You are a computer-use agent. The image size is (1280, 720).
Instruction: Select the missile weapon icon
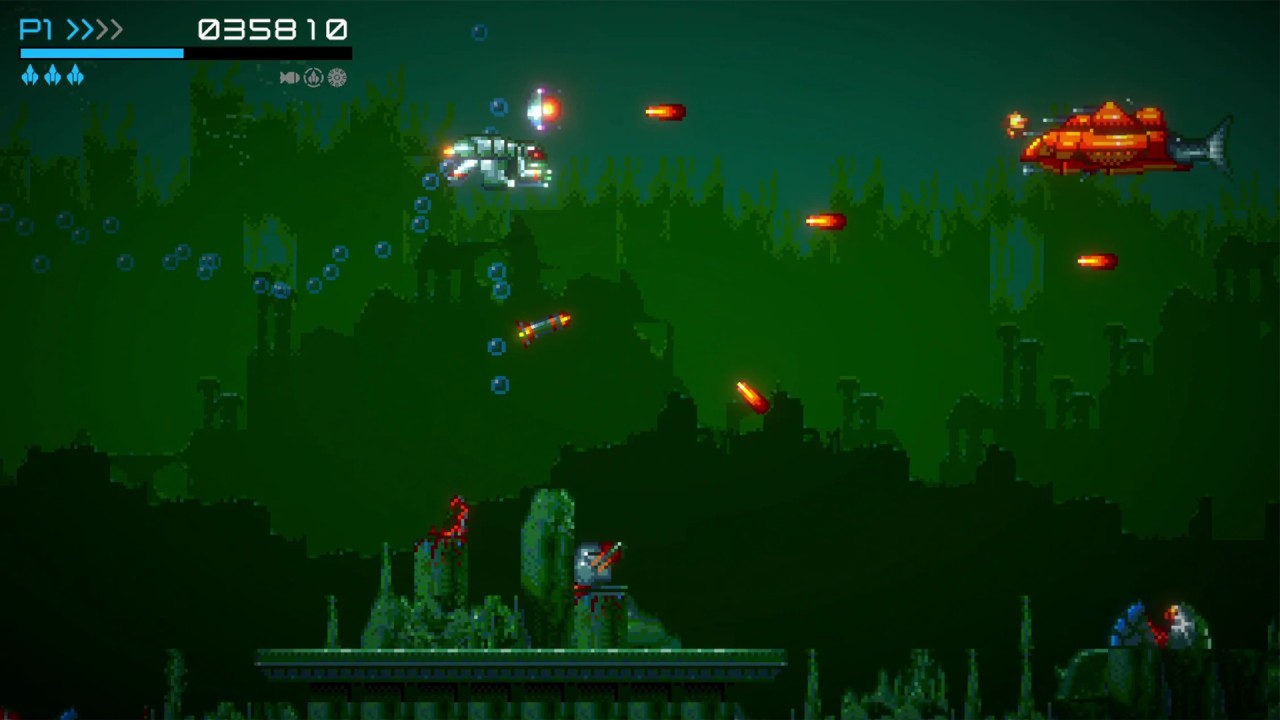[289, 77]
